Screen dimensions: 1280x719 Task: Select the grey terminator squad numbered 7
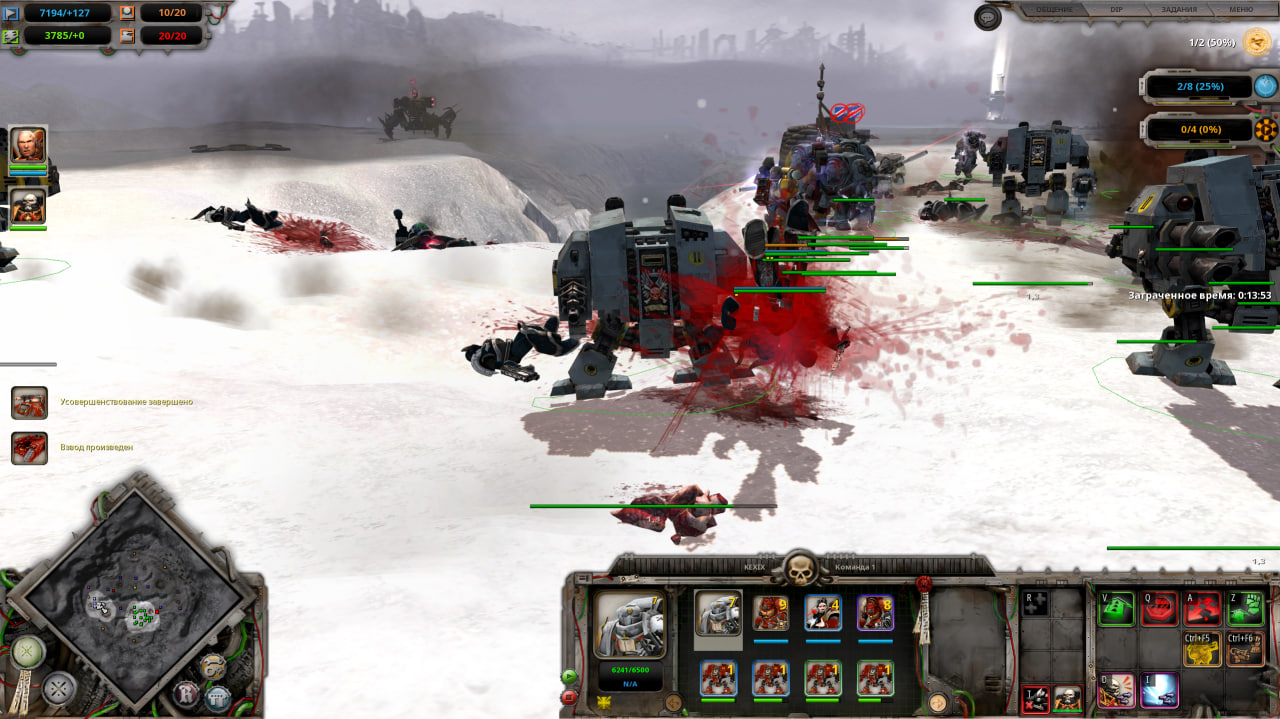[x=718, y=613]
